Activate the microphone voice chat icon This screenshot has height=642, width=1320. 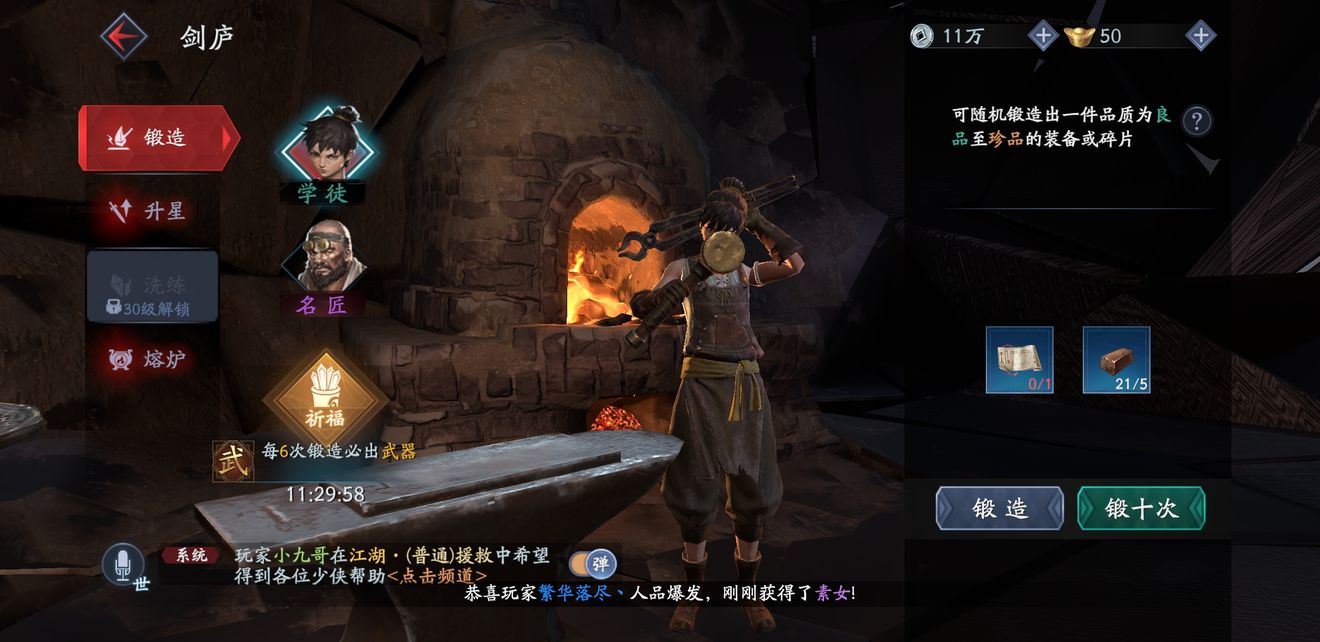(x=124, y=565)
